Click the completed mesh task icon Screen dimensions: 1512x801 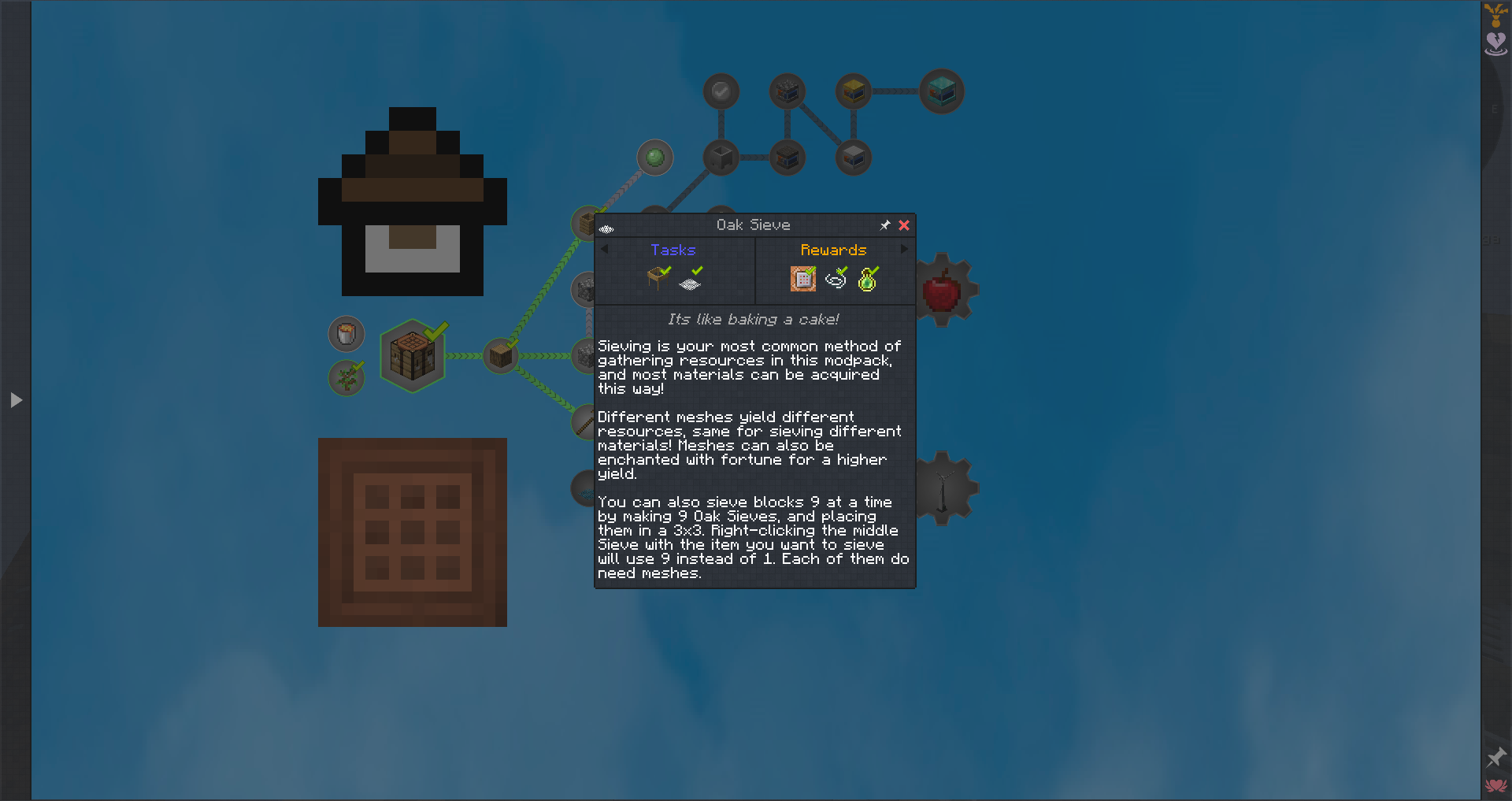[691, 278]
